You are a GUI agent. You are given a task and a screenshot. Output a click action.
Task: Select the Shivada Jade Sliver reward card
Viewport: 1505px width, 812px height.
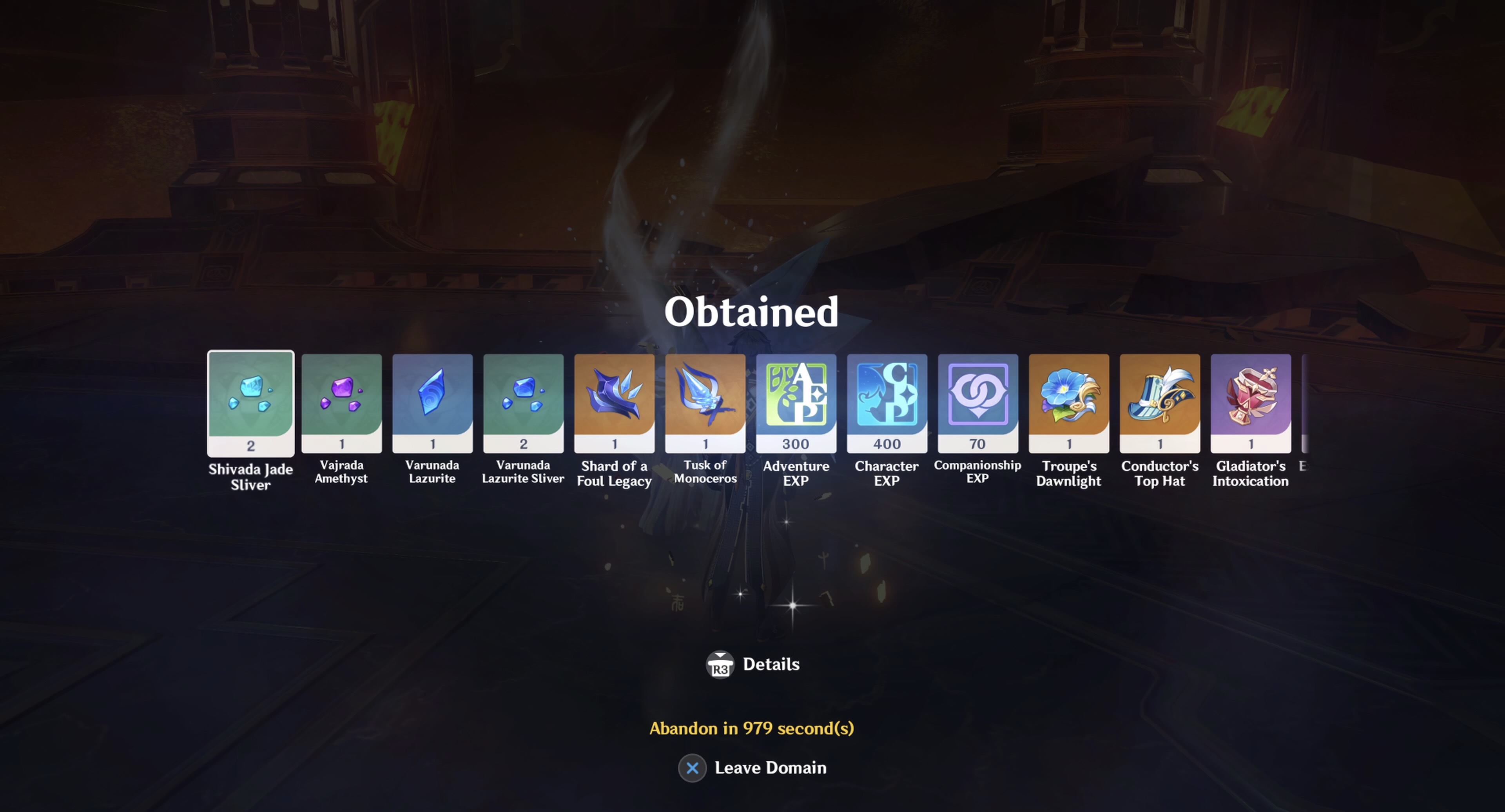(x=250, y=403)
